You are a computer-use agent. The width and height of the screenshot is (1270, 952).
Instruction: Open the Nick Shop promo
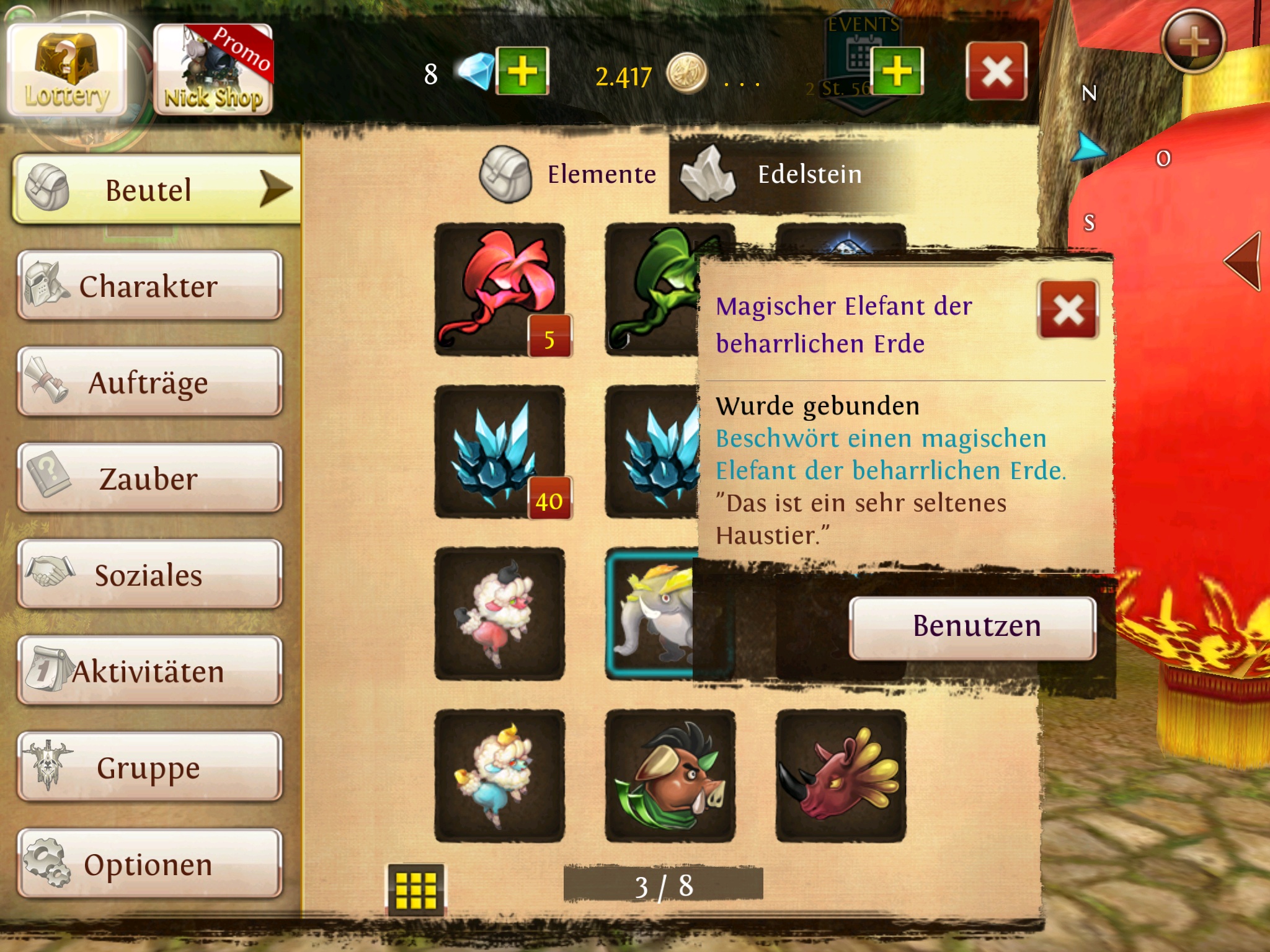pos(213,71)
